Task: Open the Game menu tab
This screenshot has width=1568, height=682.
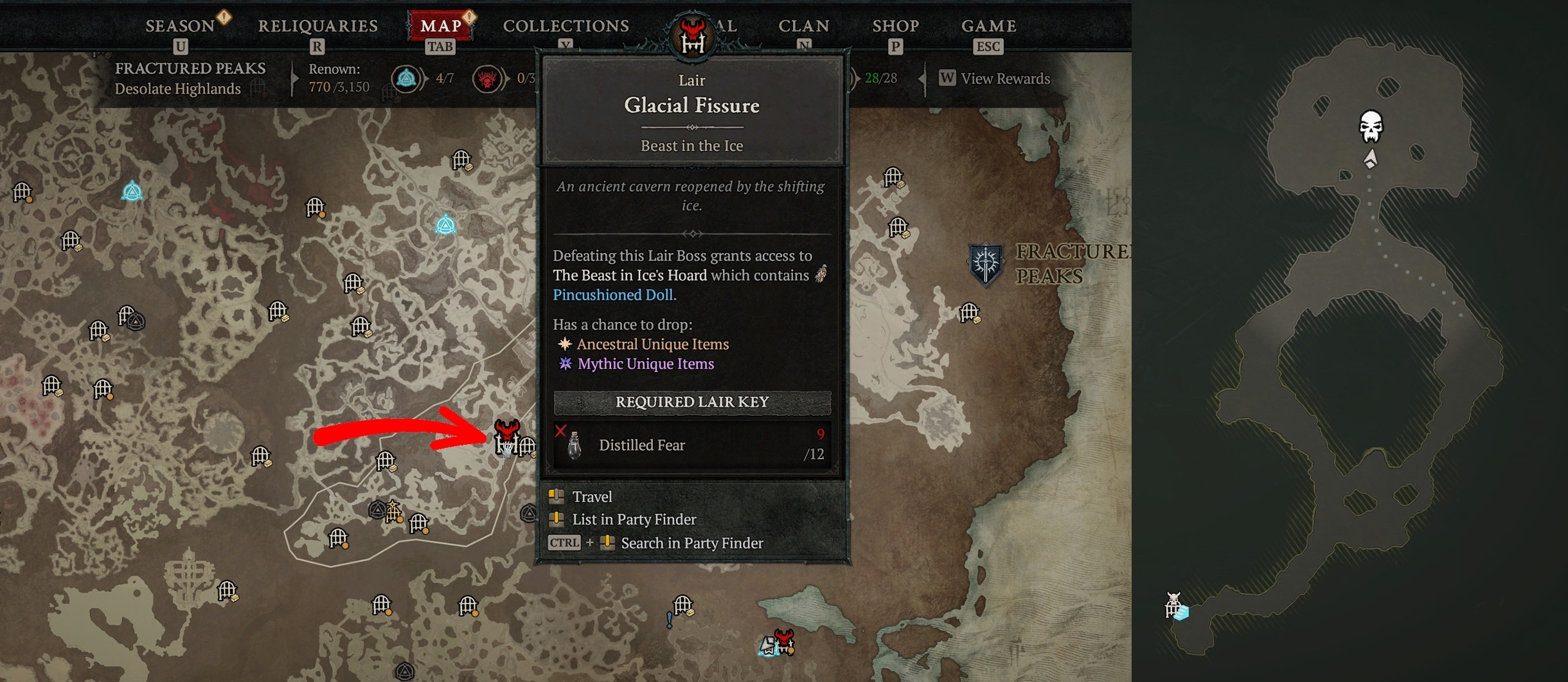Action: pyautogui.click(x=988, y=26)
